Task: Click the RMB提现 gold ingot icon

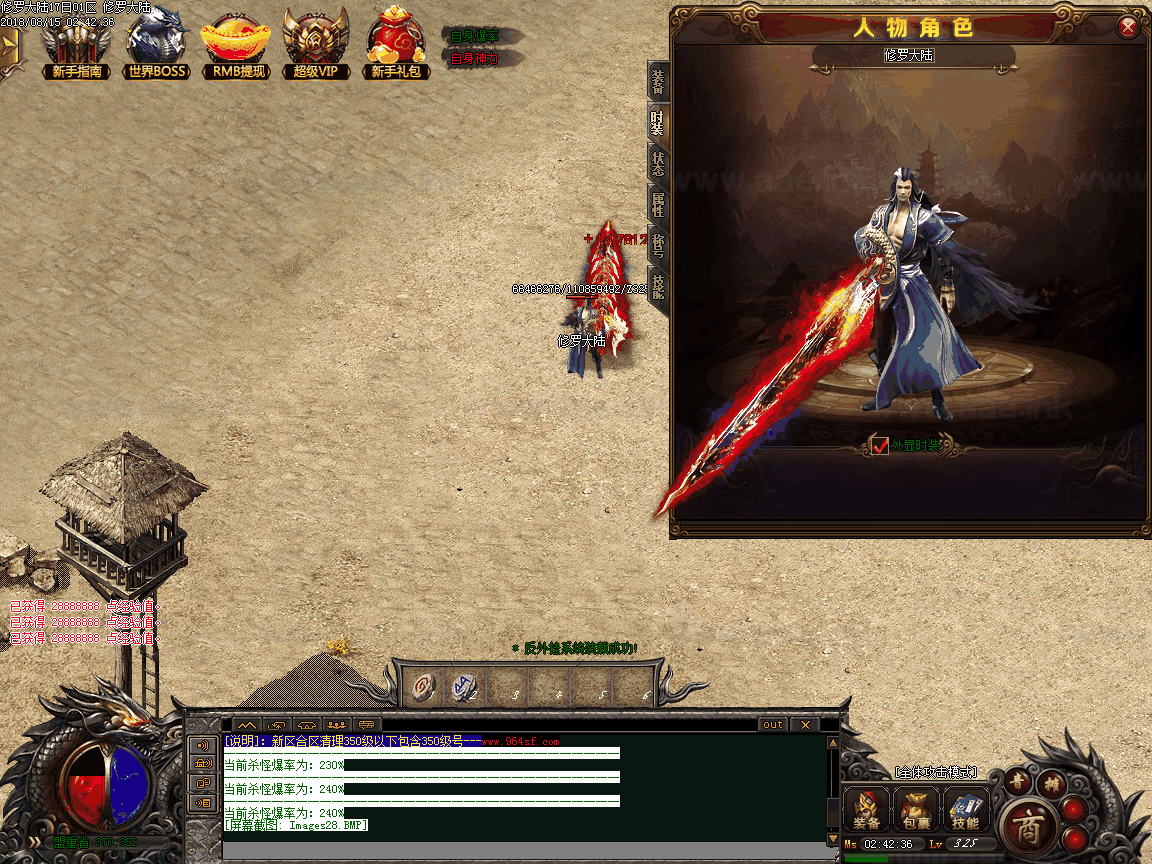Action: (x=236, y=45)
